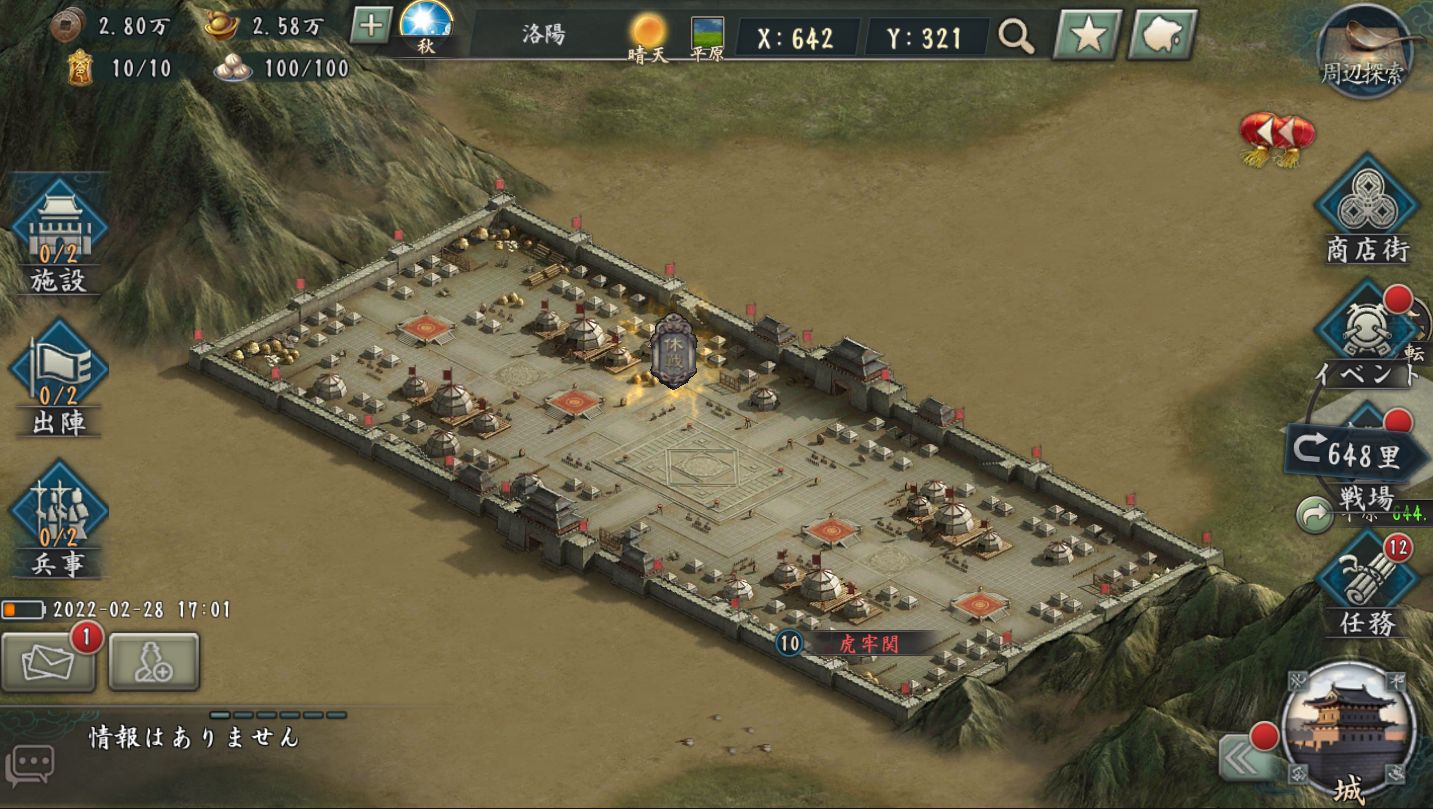Click the add friend button

154,662
